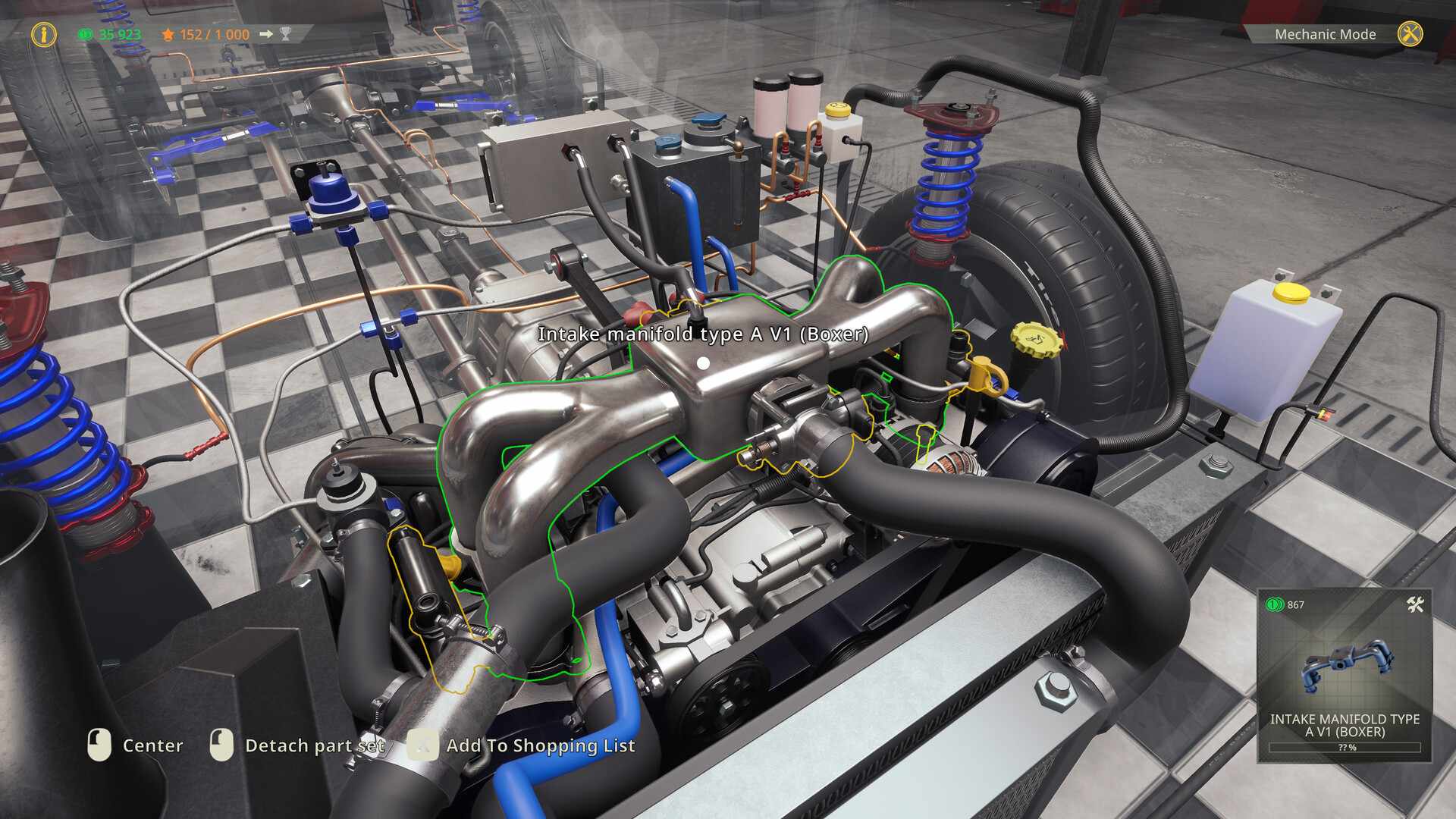Click the orange experience star icon
This screenshot has width=1456, height=819.
168,33
